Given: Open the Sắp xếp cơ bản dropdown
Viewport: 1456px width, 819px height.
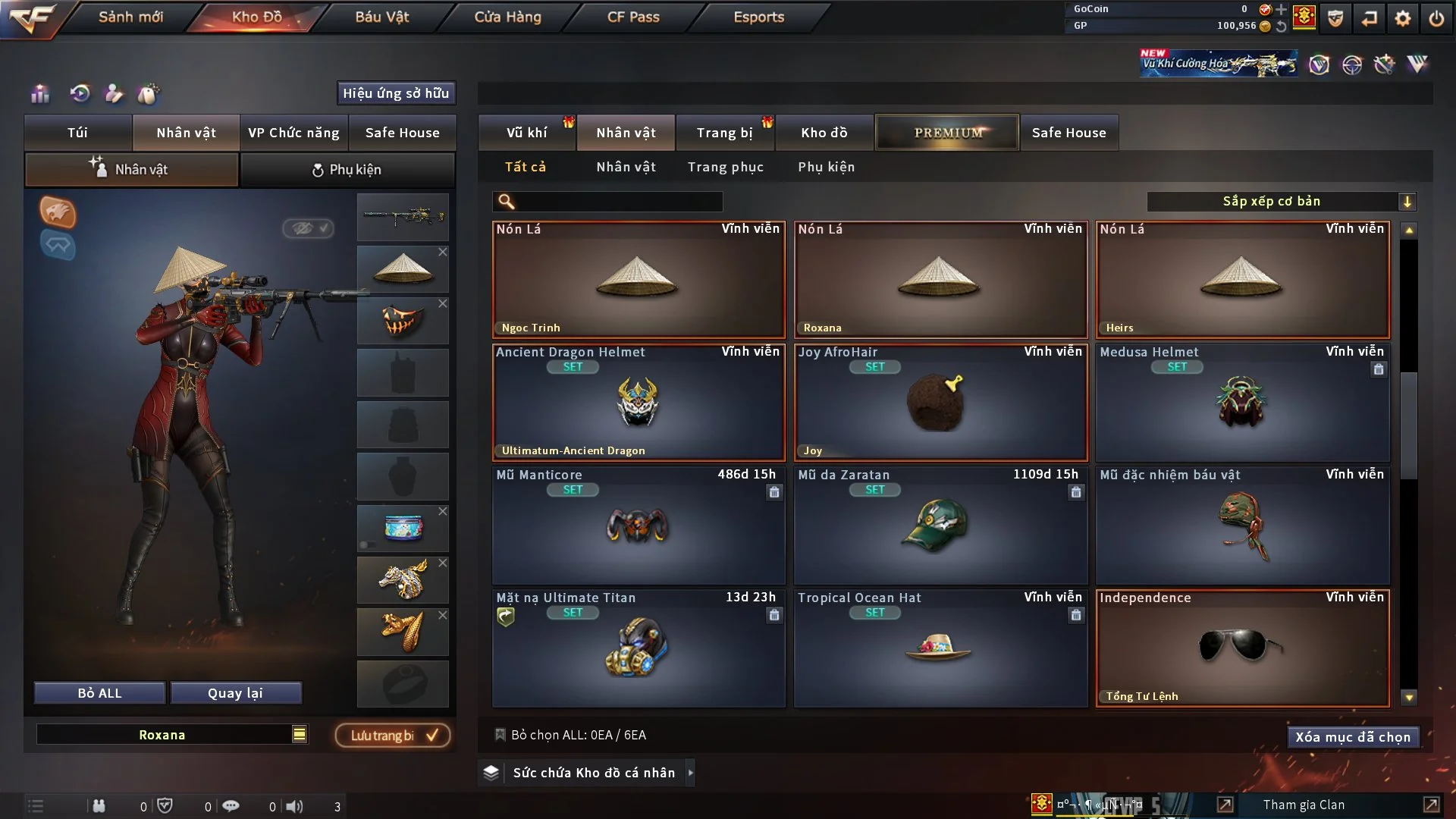Looking at the screenshot, I should 1281,202.
